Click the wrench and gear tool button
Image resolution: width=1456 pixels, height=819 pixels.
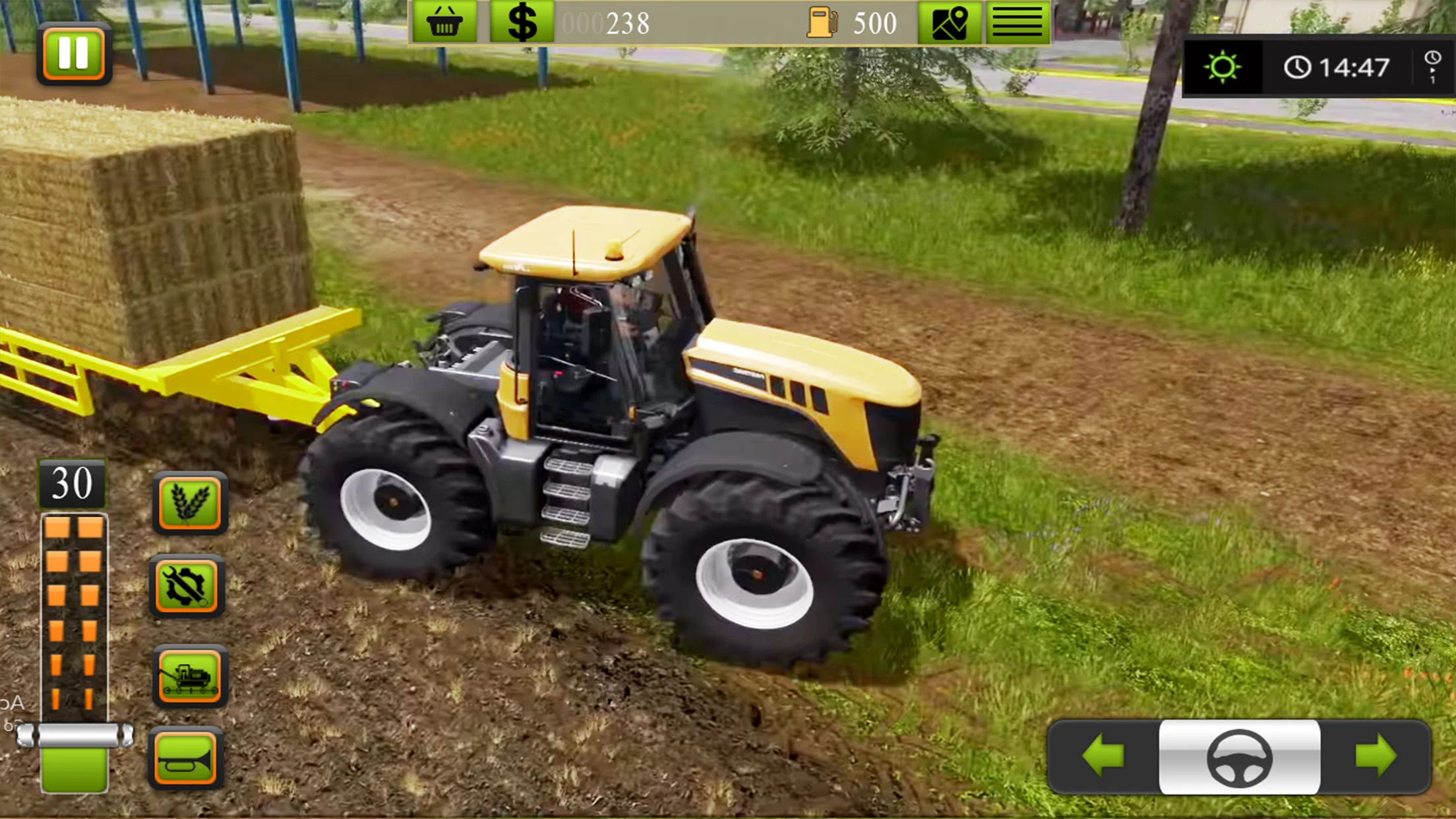click(x=187, y=586)
